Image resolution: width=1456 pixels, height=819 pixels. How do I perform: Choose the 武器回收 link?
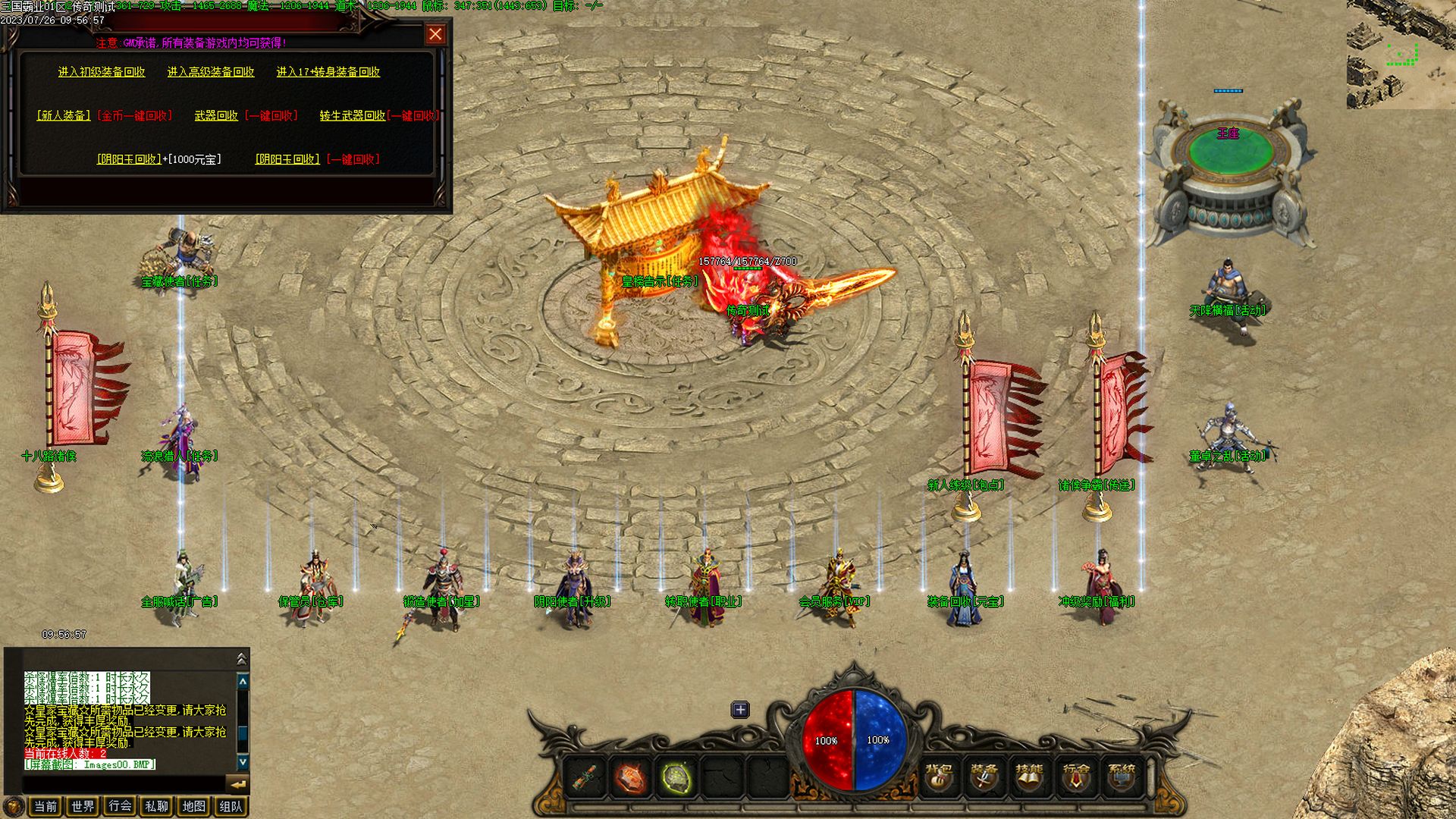pyautogui.click(x=216, y=116)
